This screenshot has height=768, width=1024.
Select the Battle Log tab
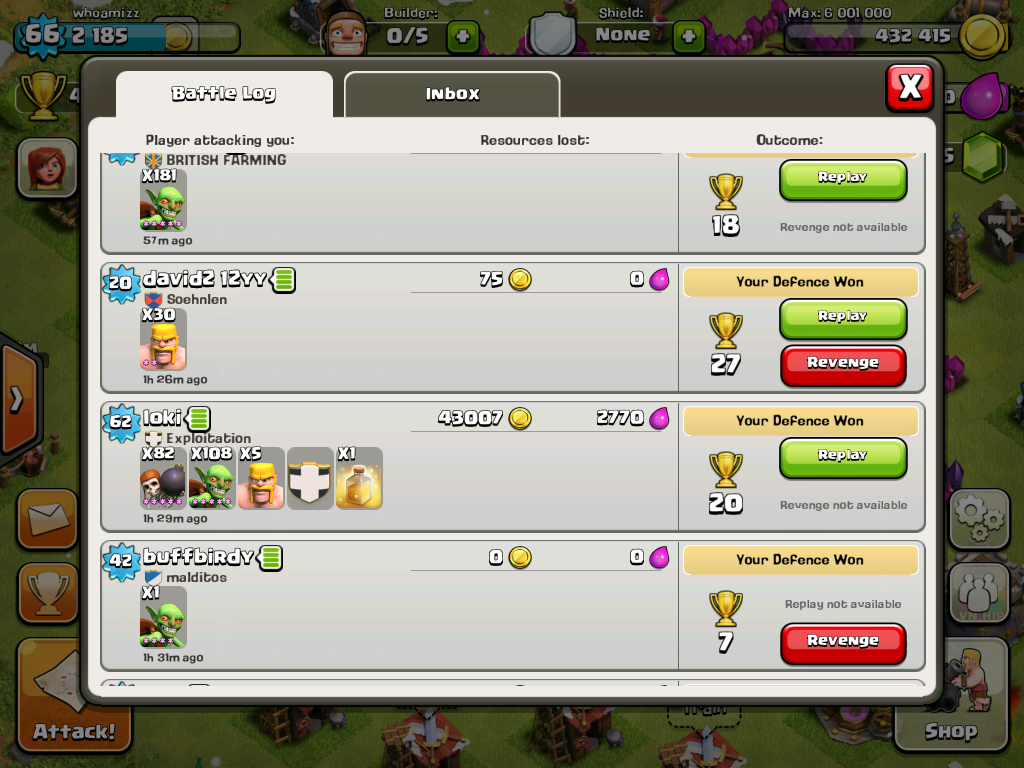pyautogui.click(x=224, y=94)
